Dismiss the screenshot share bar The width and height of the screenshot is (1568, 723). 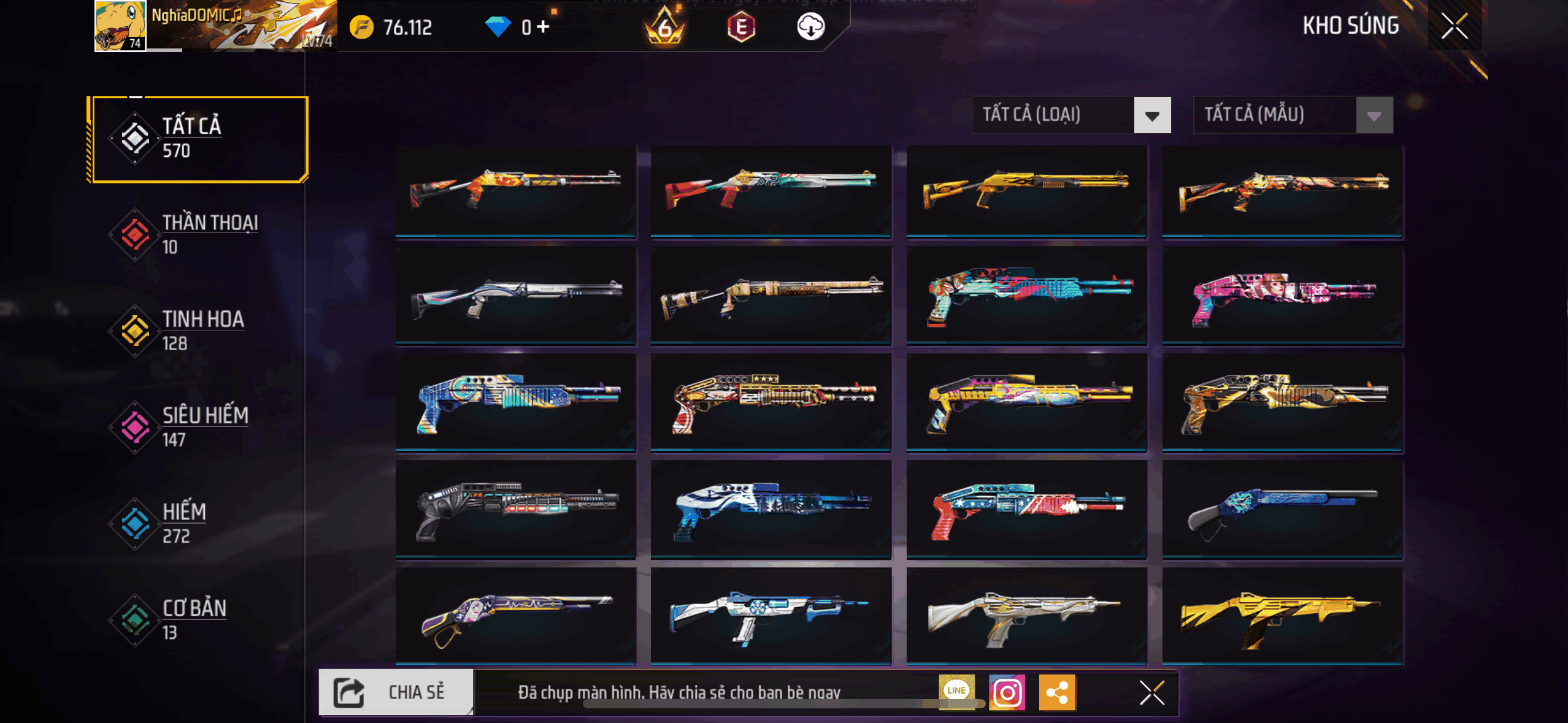click(1151, 693)
